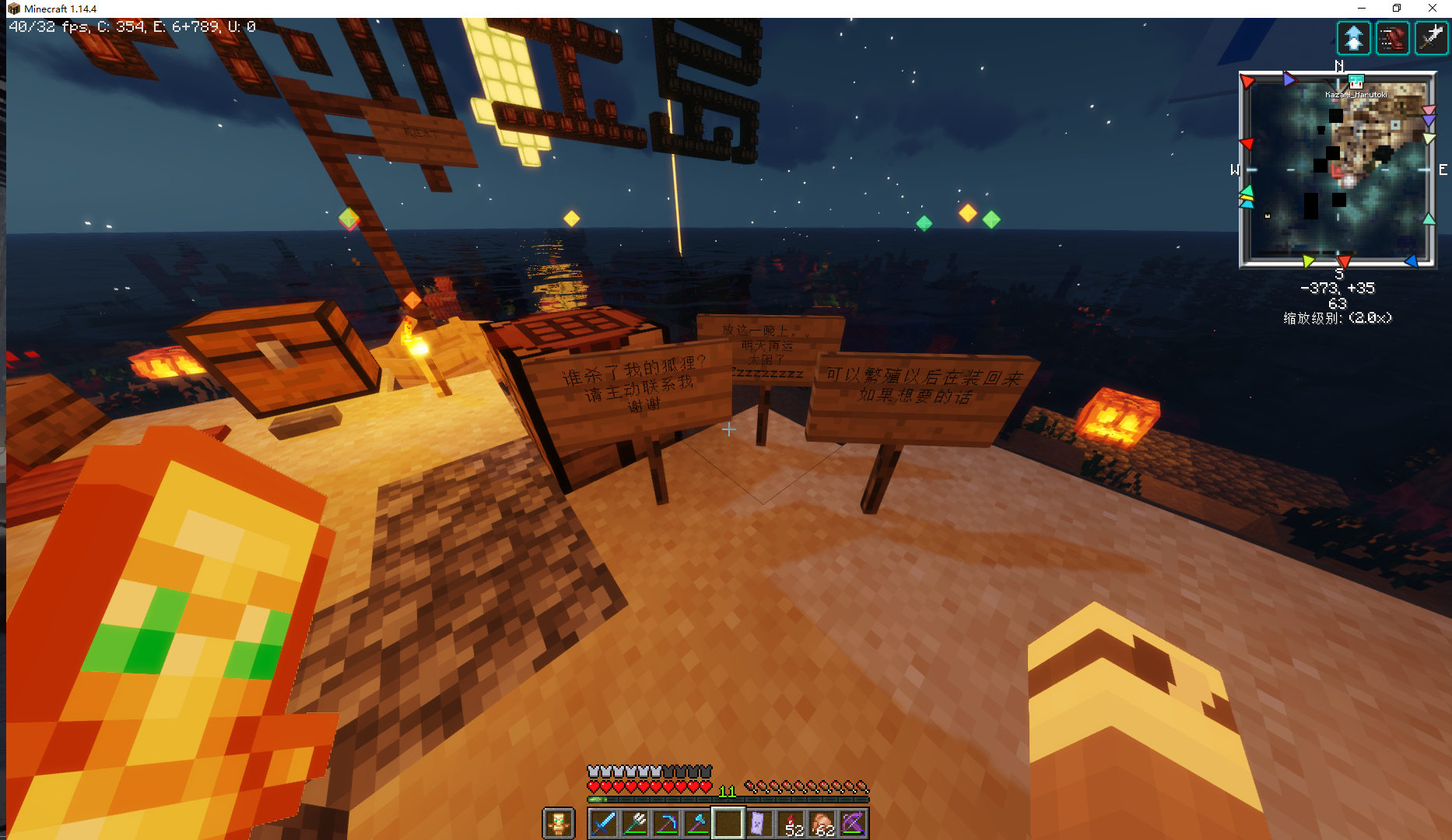Viewport: 1452px width, 840px height.
Task: Choose the diamond pickaxe slot
Action: pos(666,824)
